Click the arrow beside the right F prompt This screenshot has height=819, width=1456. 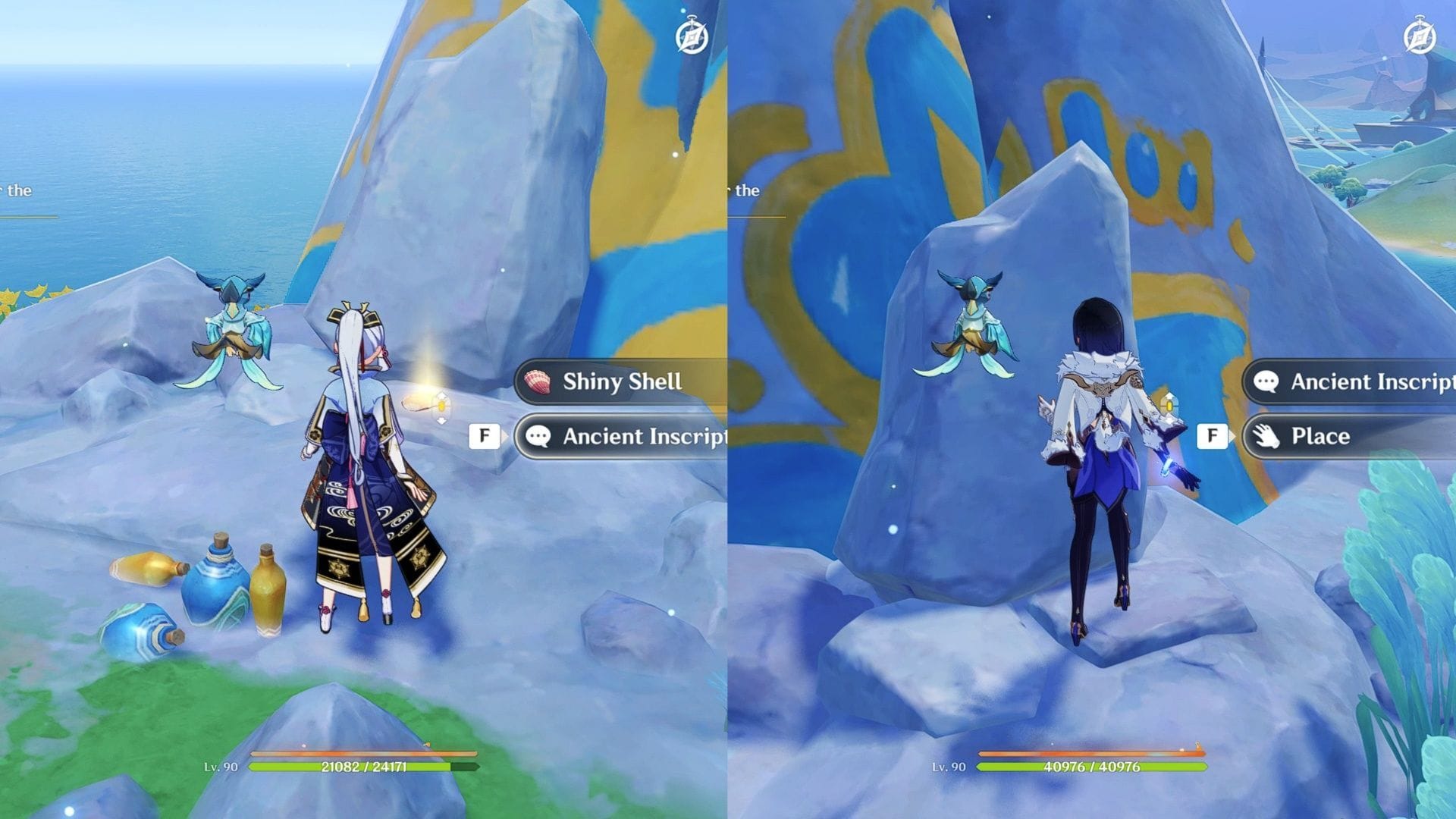click(1232, 436)
